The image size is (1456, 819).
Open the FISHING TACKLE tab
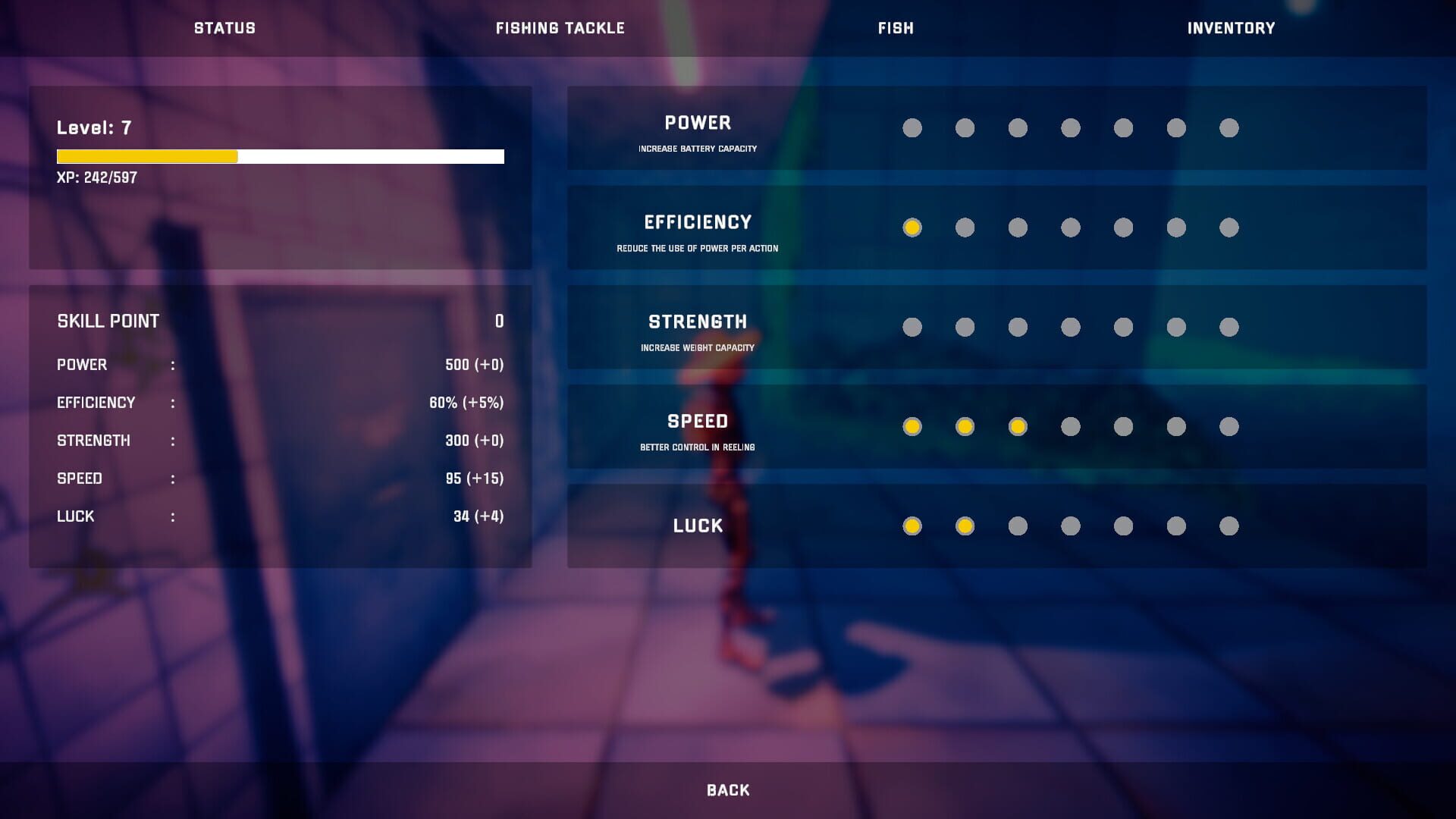560,28
